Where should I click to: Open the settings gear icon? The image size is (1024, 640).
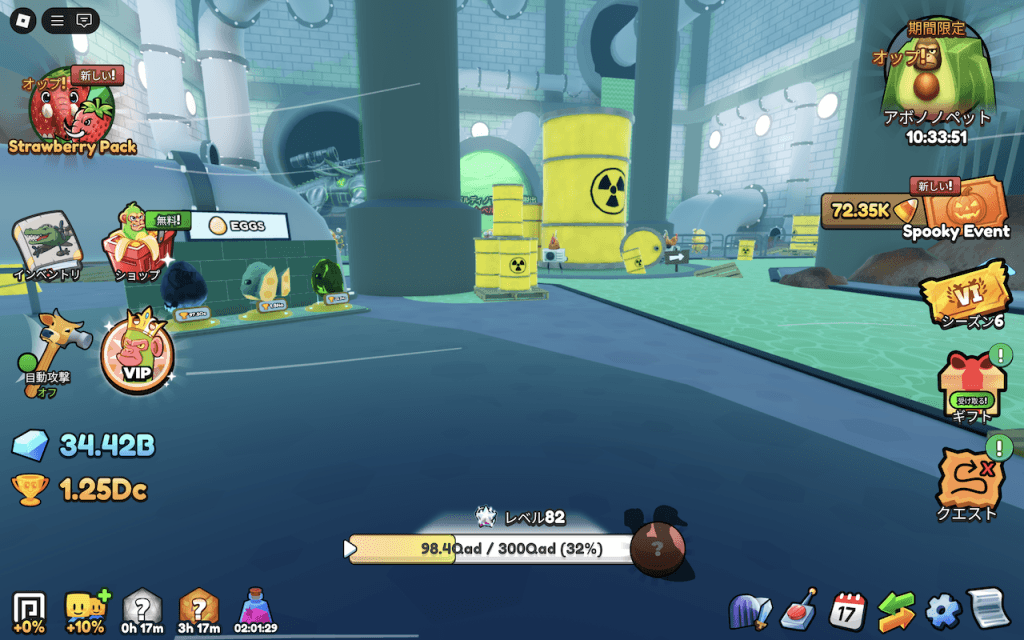(x=942, y=609)
